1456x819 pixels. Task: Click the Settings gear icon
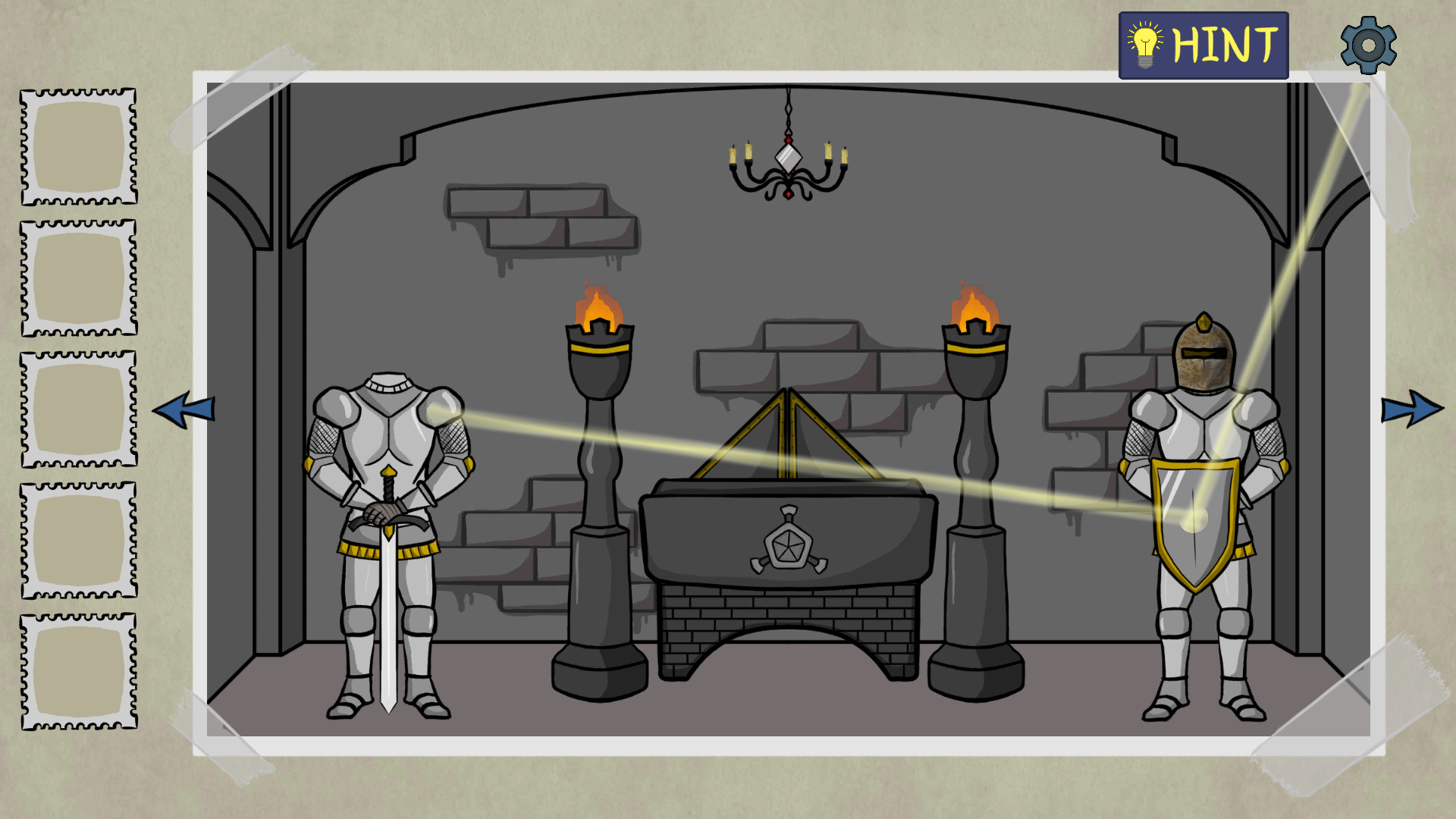pos(1369,43)
